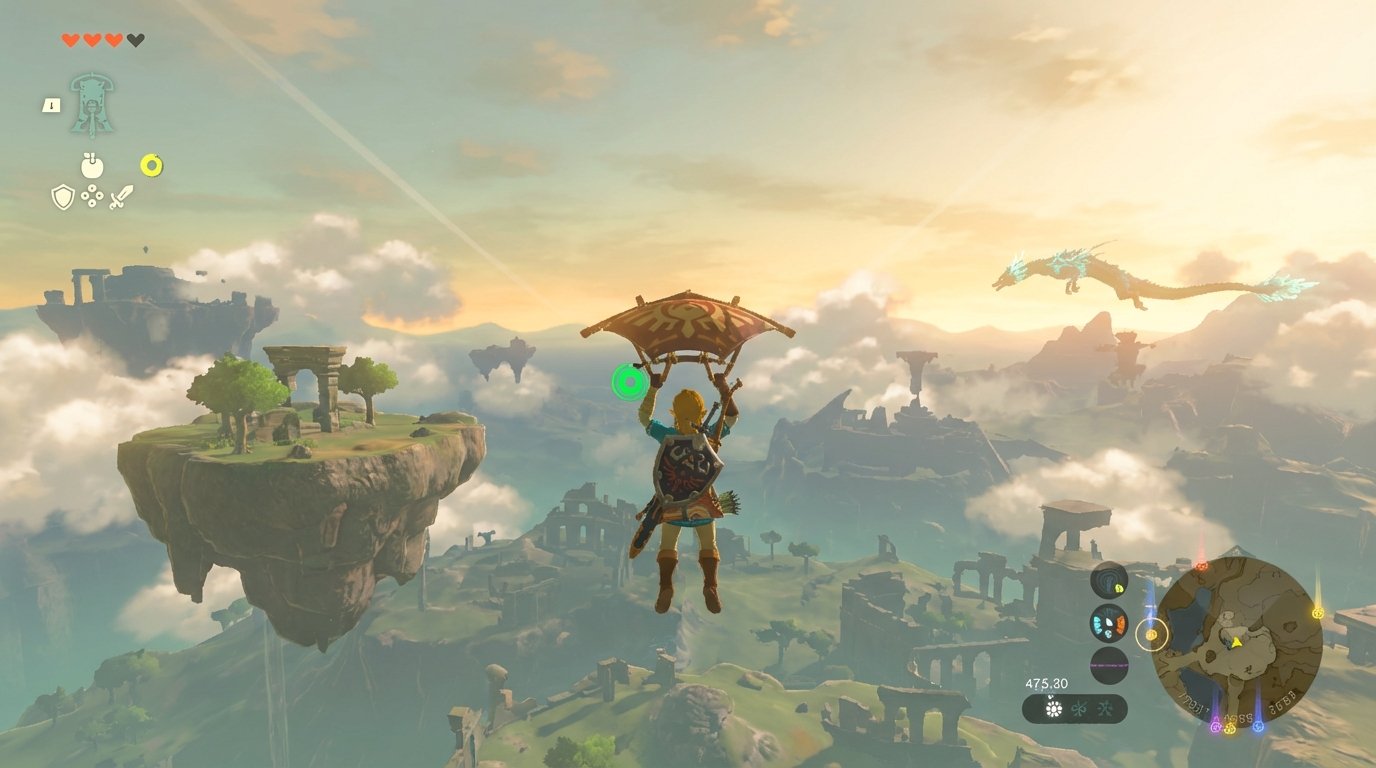Click the yellow rupee ring icon
The width and height of the screenshot is (1376, 768).
tap(150, 164)
